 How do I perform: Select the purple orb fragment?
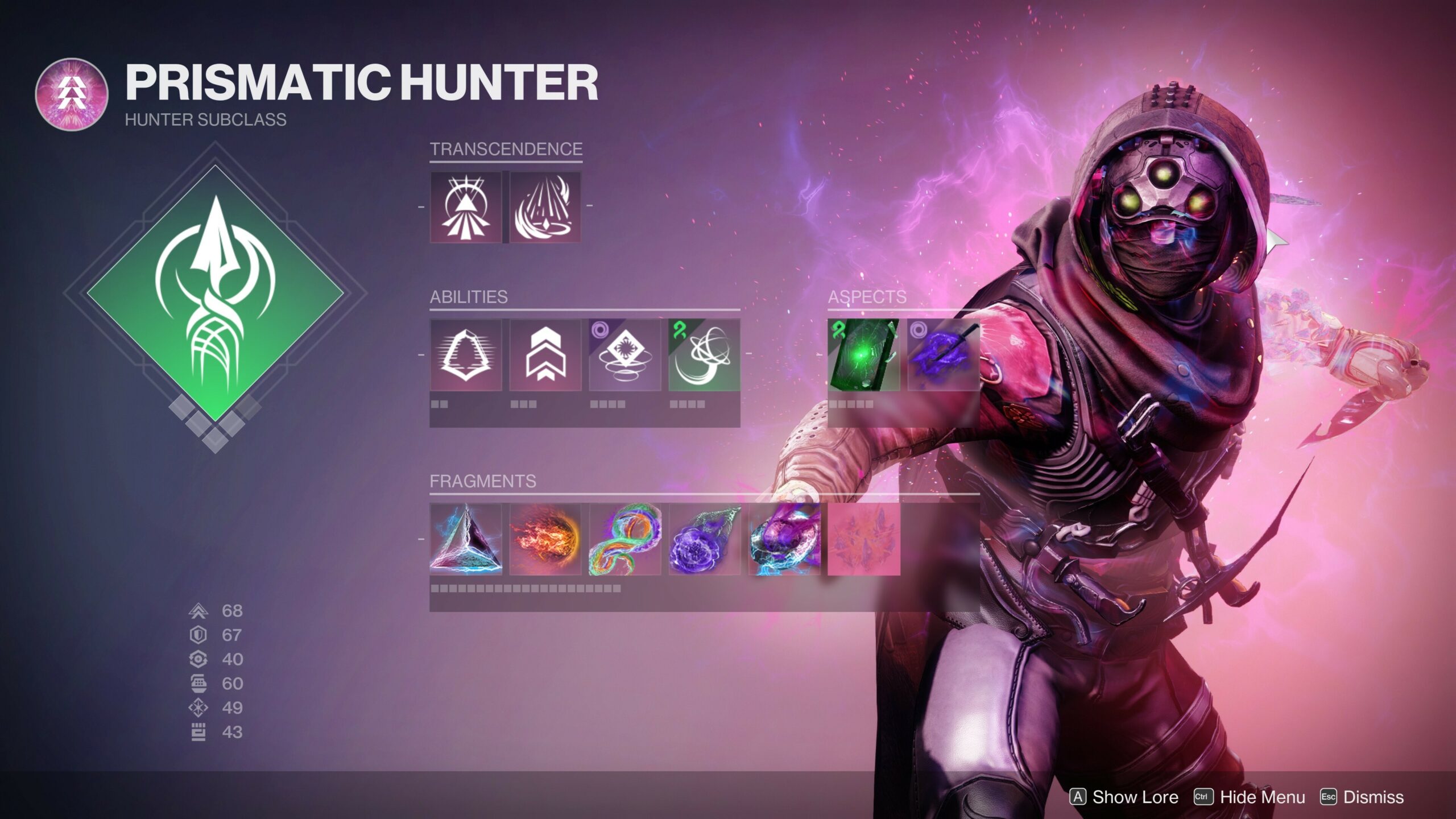point(704,539)
